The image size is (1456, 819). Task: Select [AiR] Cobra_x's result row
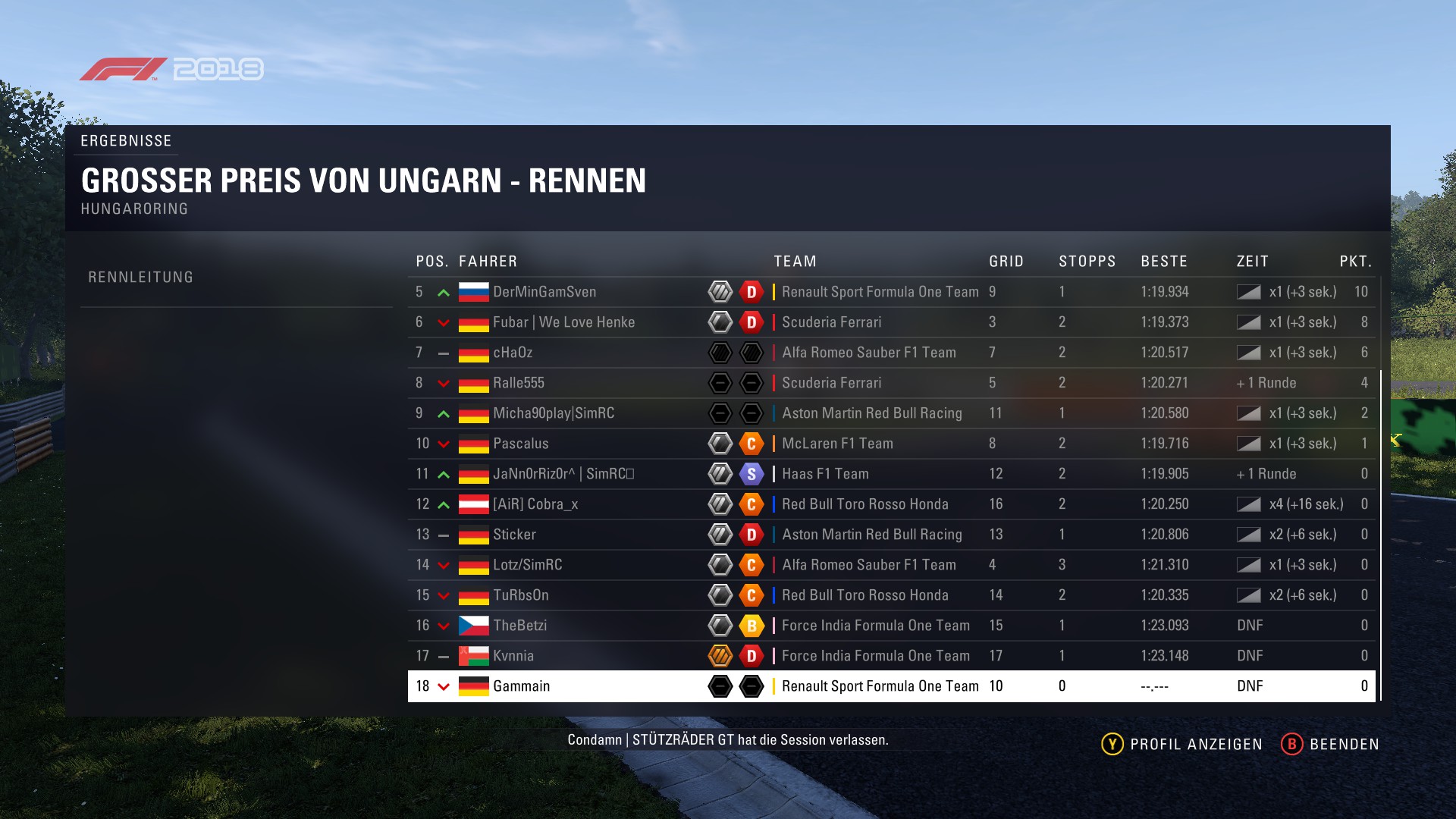pyautogui.click(x=535, y=504)
